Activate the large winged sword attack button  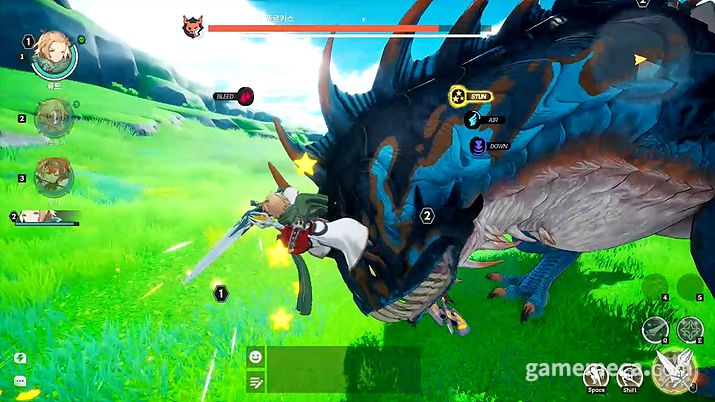[672, 372]
